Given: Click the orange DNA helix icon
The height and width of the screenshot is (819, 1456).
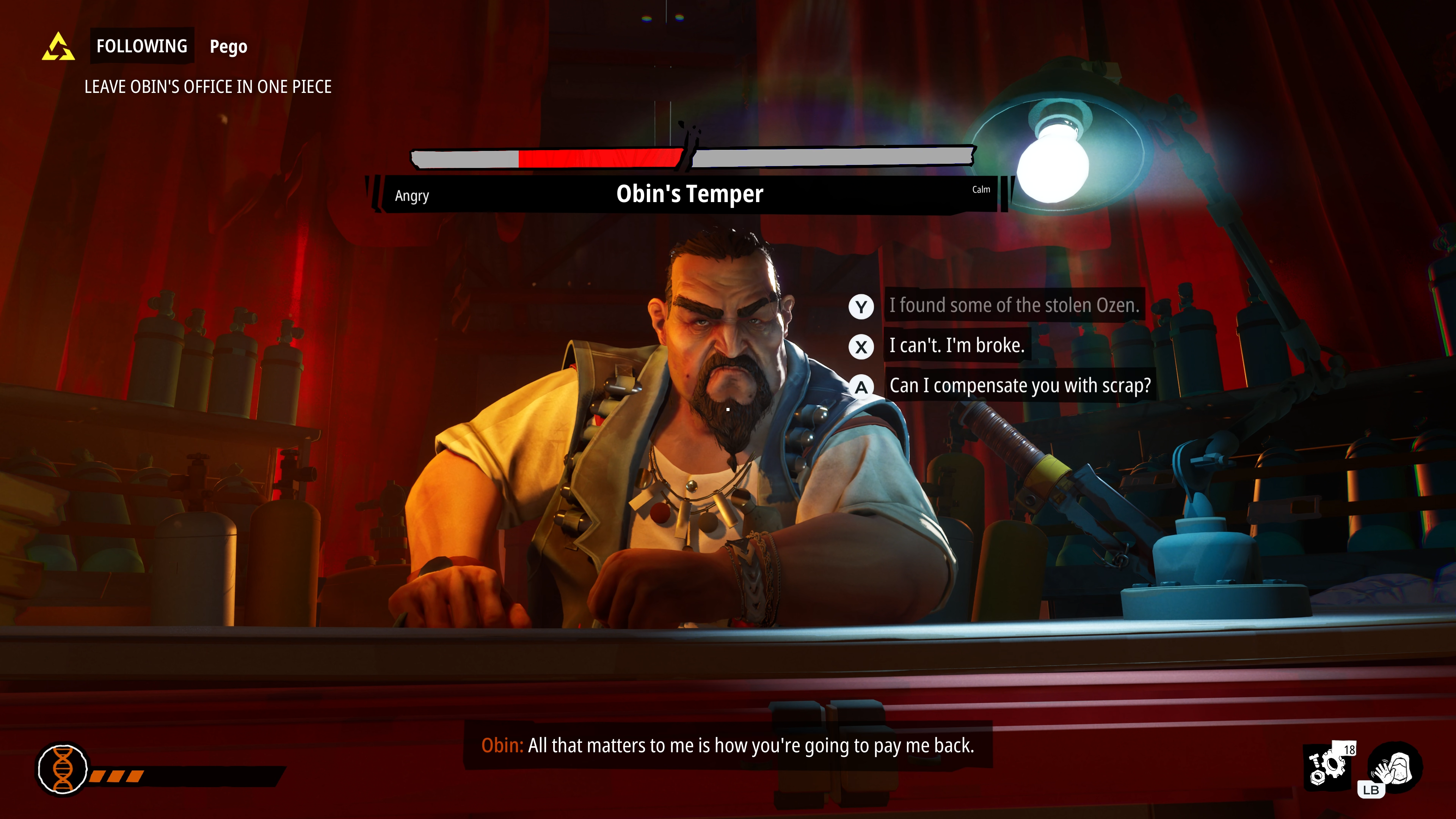Looking at the screenshot, I should [63, 769].
